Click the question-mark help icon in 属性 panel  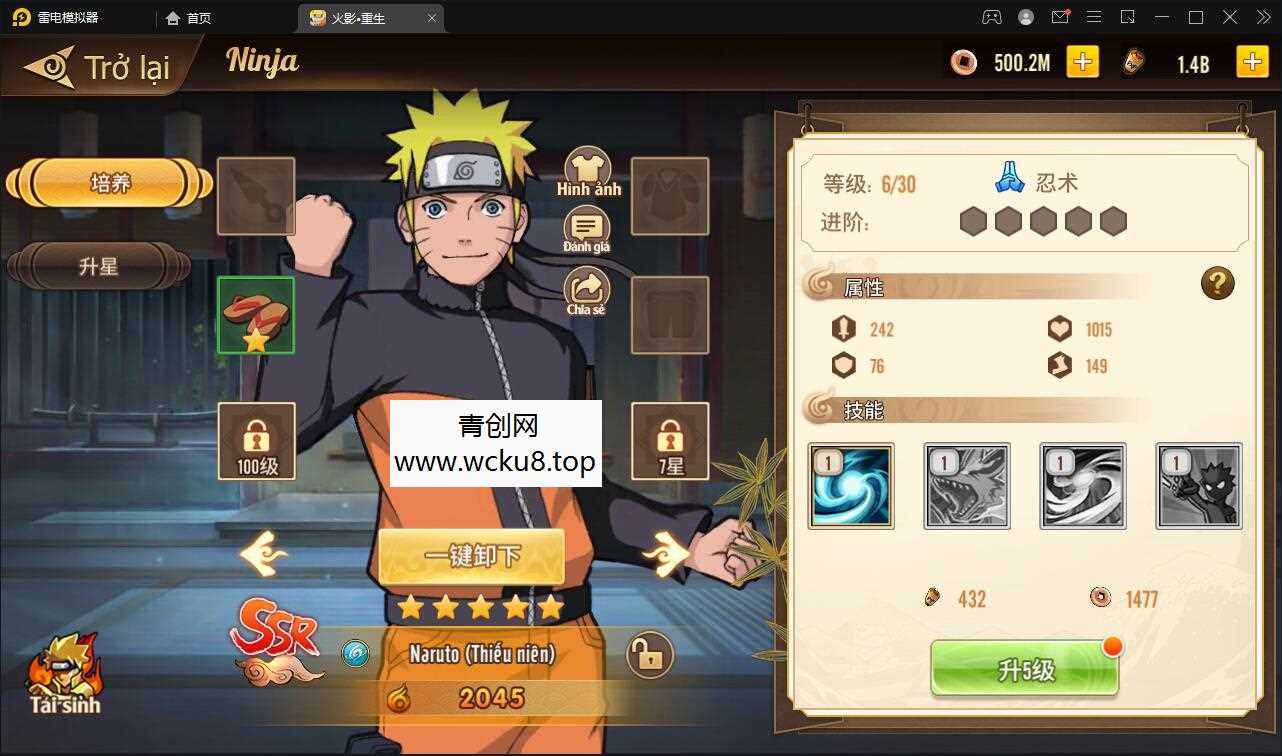pyautogui.click(x=1217, y=284)
